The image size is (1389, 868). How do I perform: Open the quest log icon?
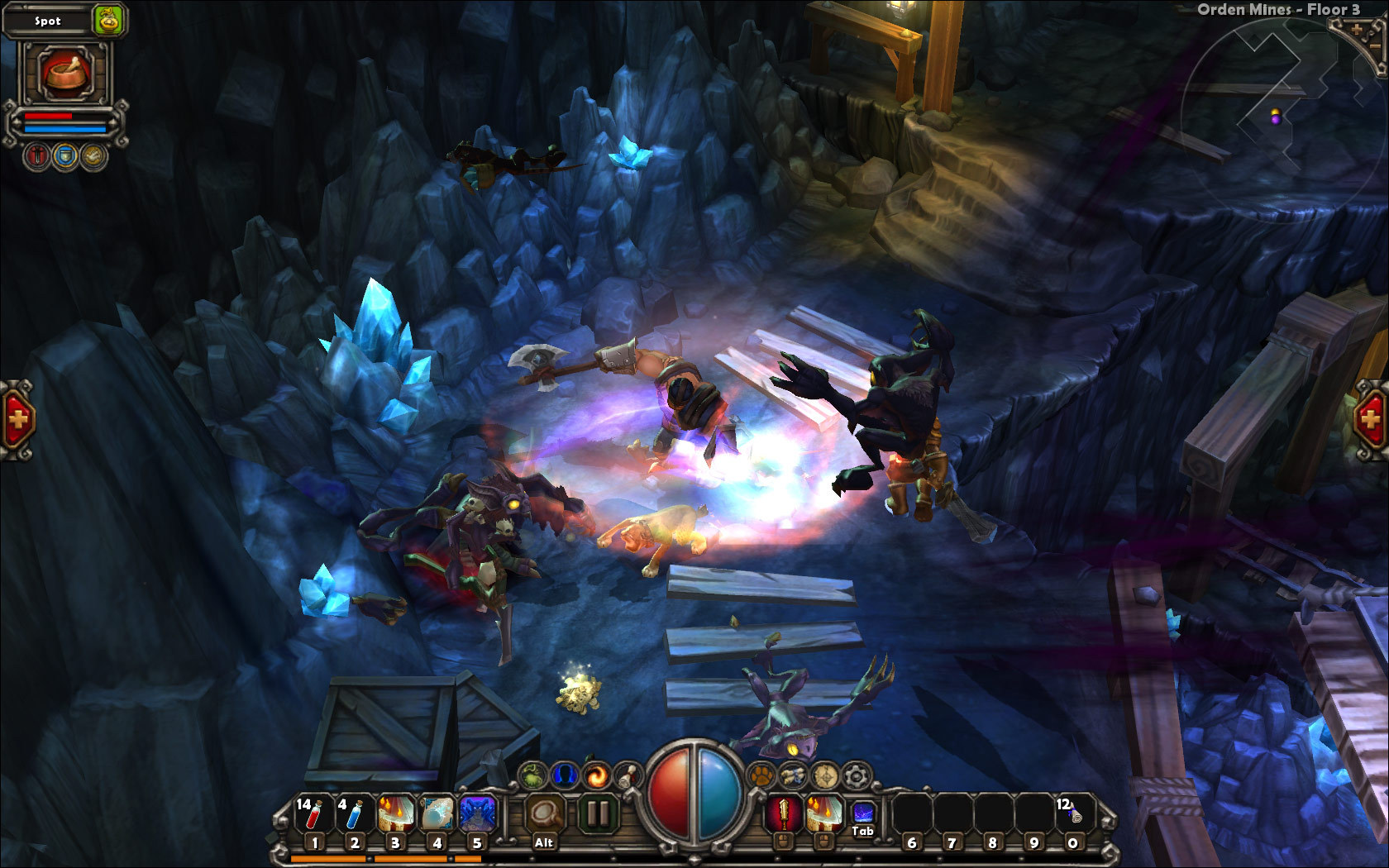click(x=626, y=775)
